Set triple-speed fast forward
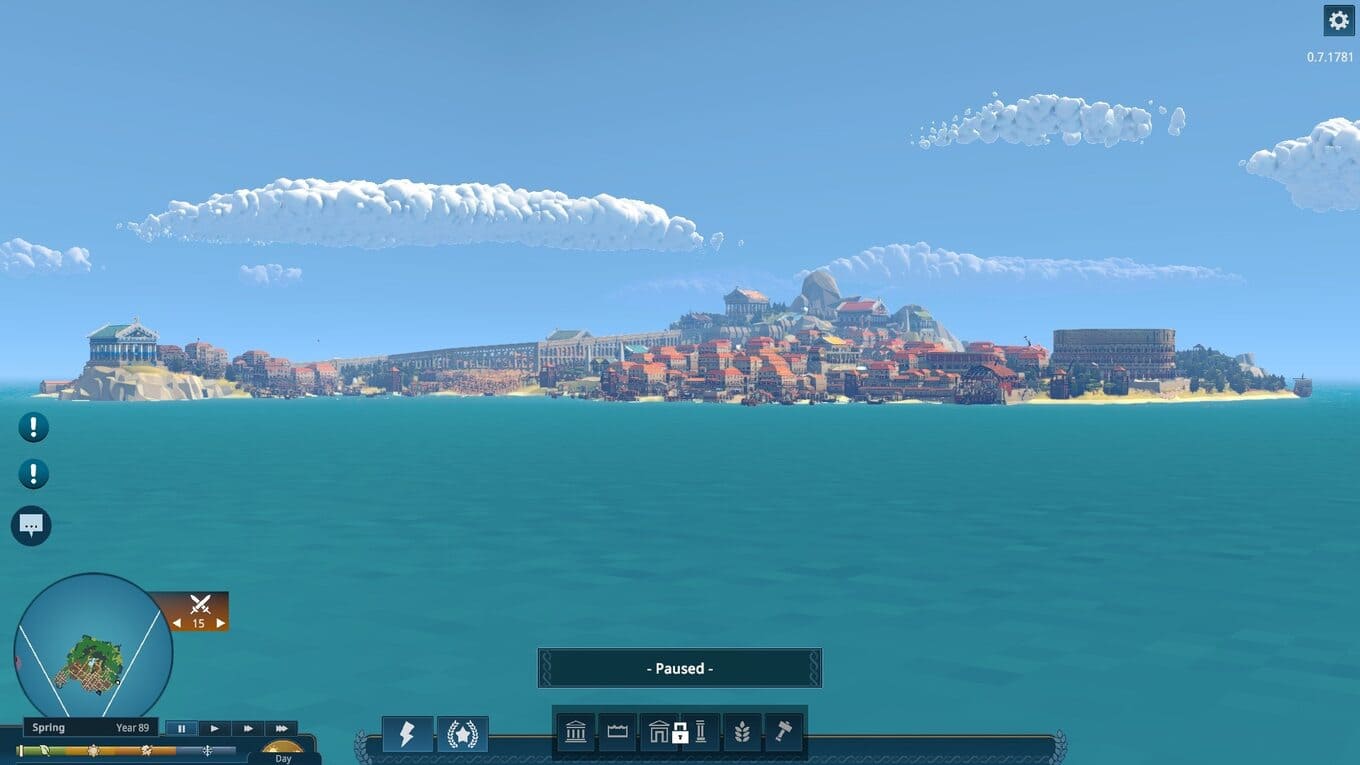Viewport: 1360px width, 765px height. point(282,728)
